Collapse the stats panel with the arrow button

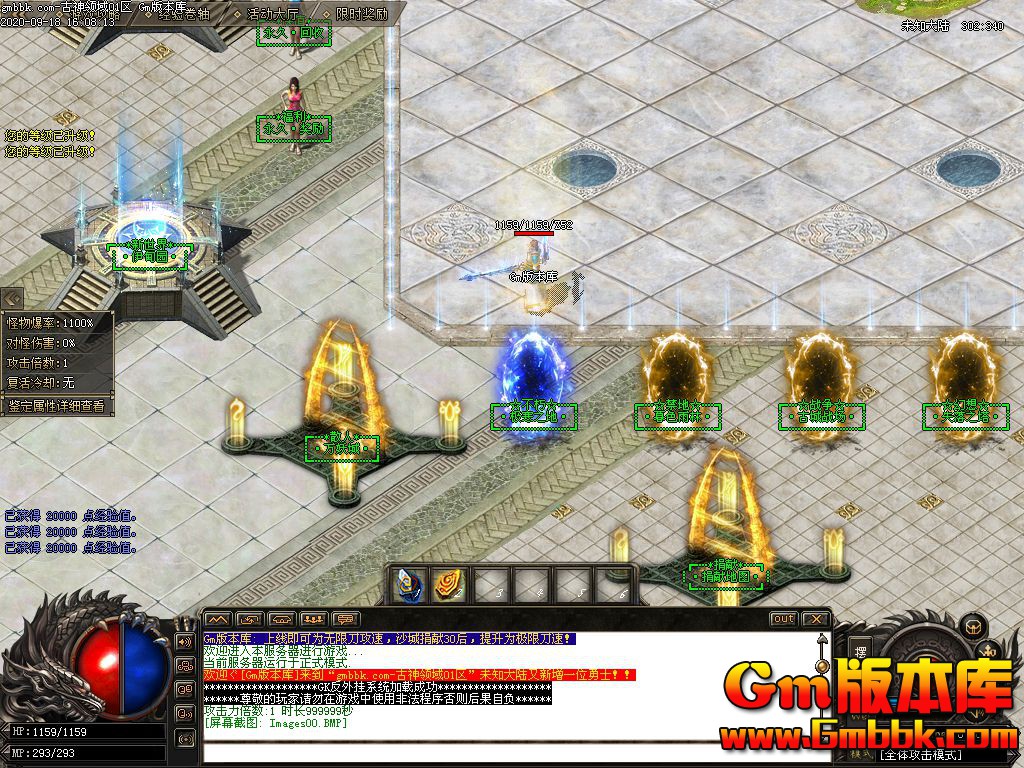tap(12, 298)
